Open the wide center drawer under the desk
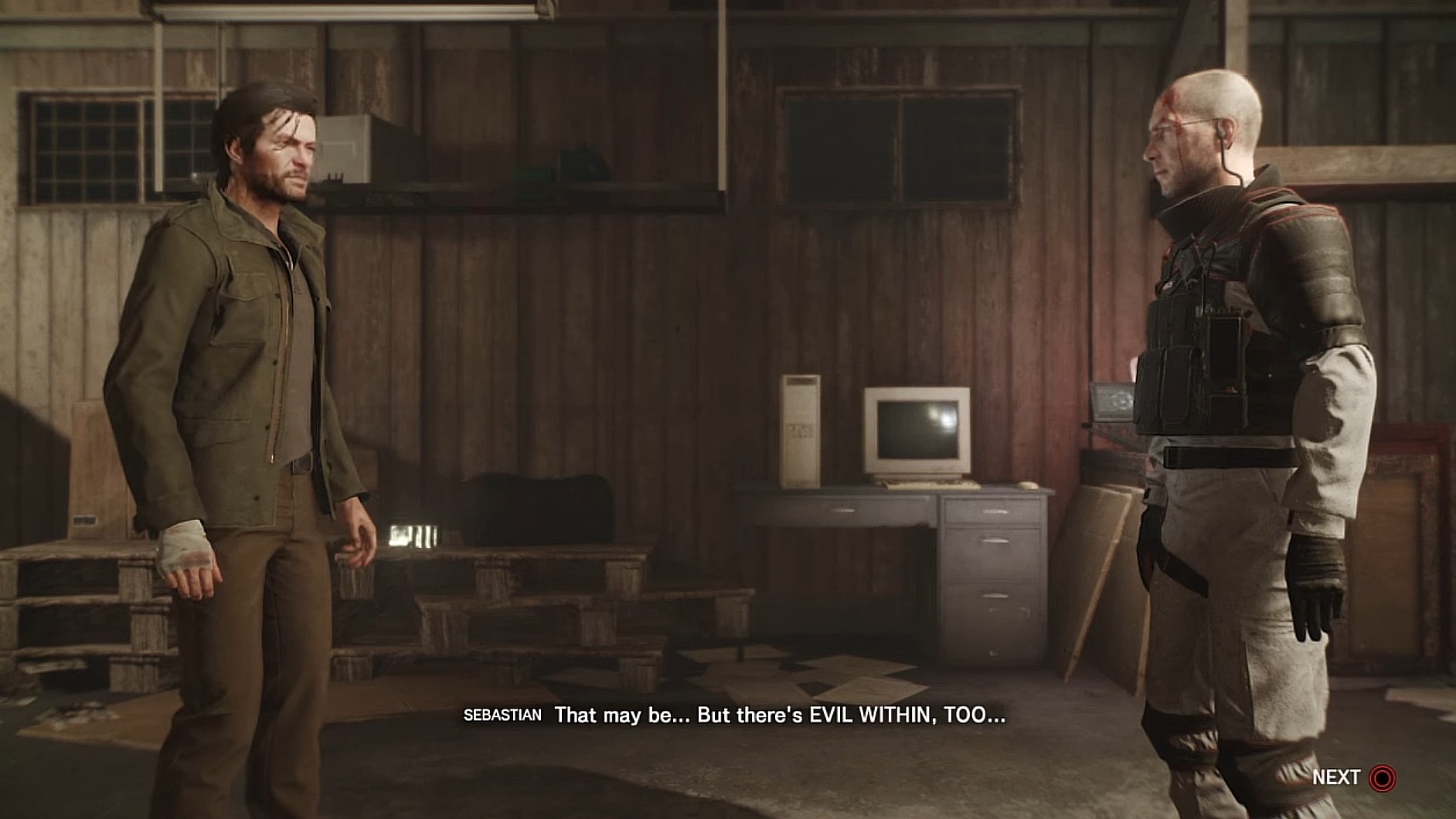Viewport: 1456px width, 819px height. tap(842, 511)
